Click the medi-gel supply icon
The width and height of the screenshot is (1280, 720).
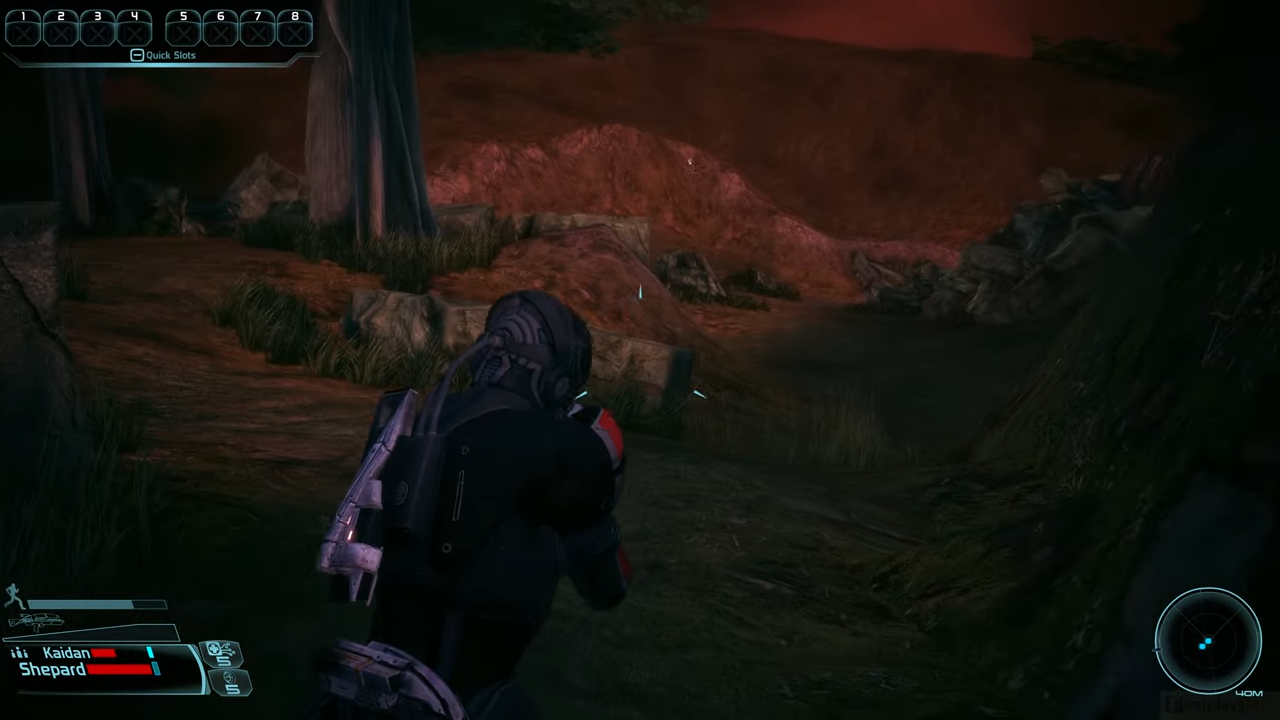coord(222,652)
